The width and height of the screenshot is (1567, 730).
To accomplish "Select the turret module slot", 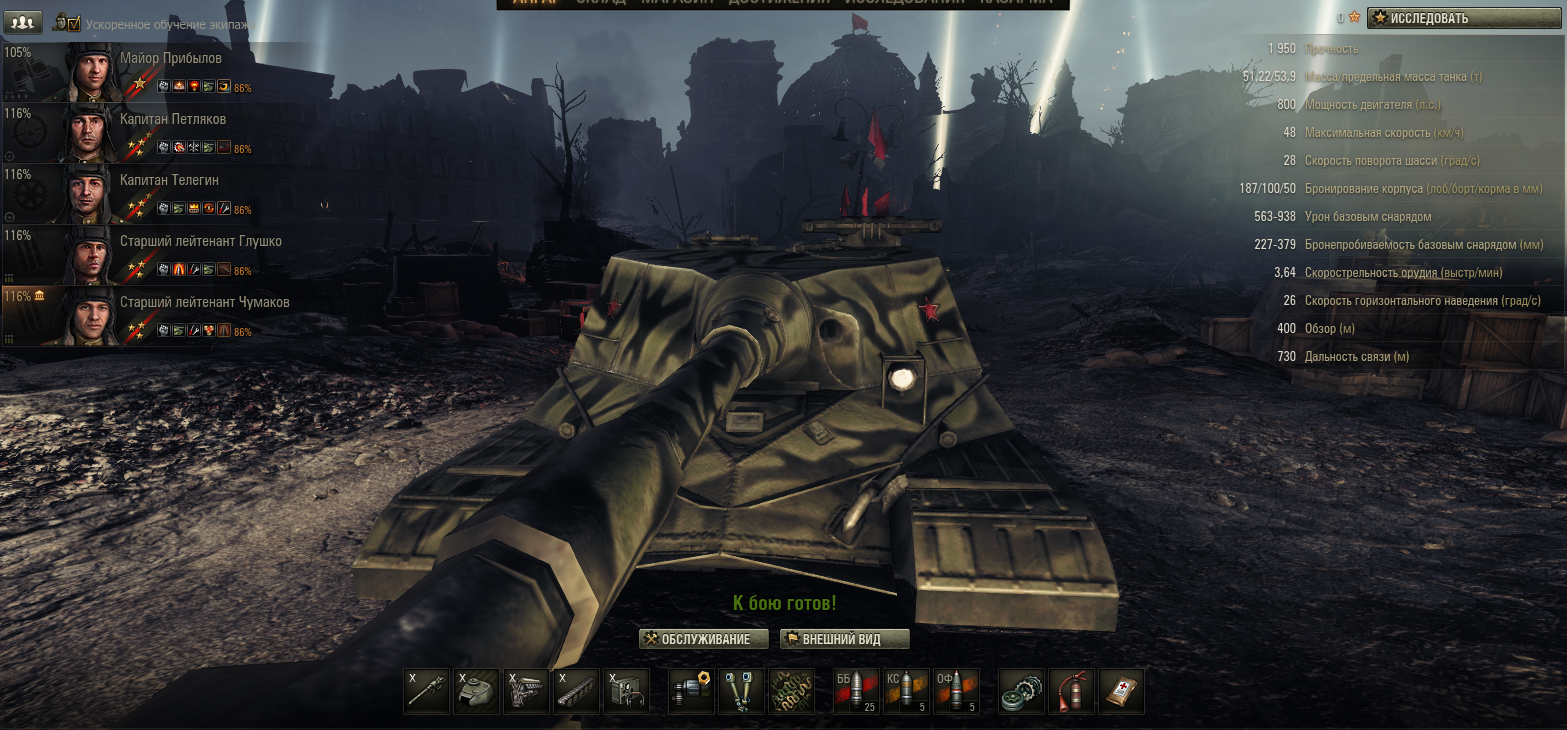I will [x=476, y=691].
